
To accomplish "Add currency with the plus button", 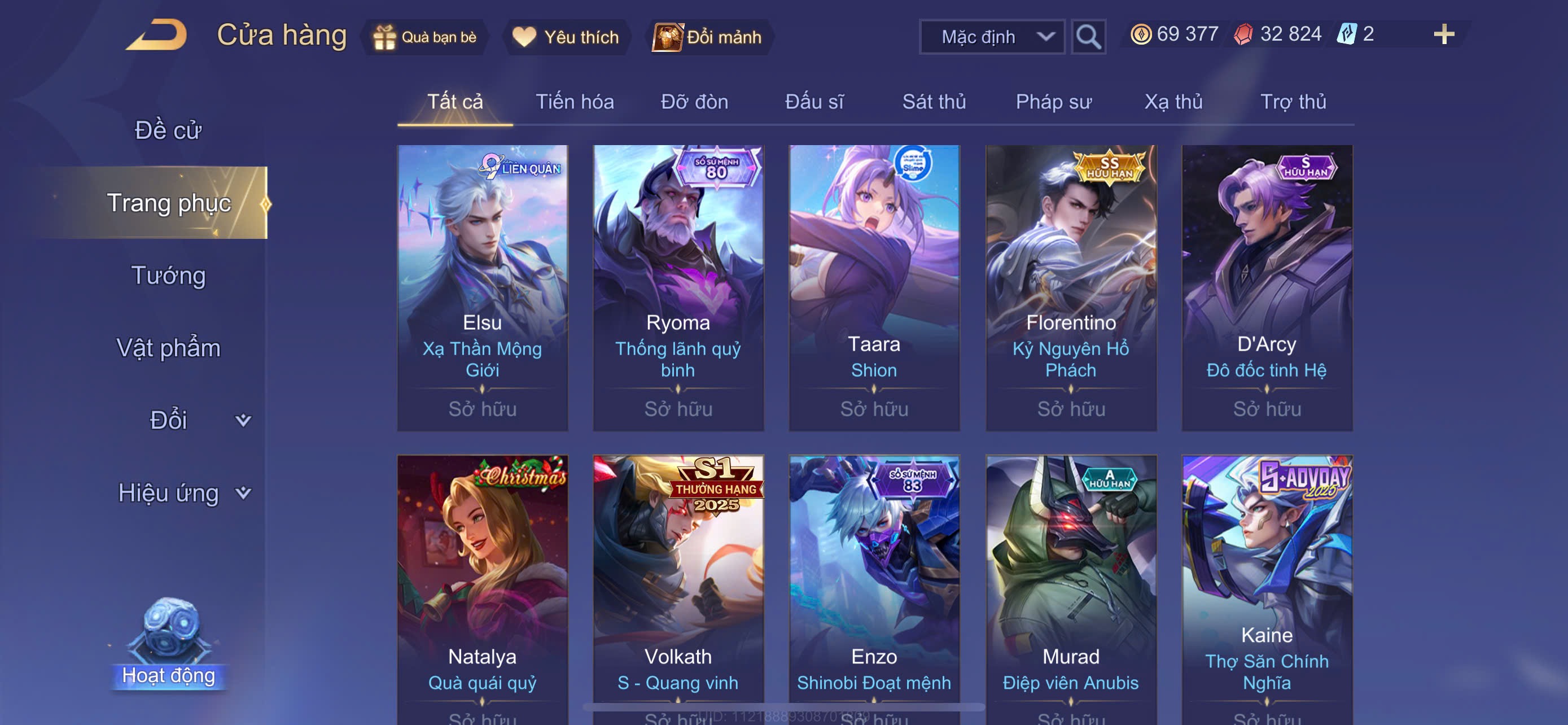I will pyautogui.click(x=1443, y=34).
